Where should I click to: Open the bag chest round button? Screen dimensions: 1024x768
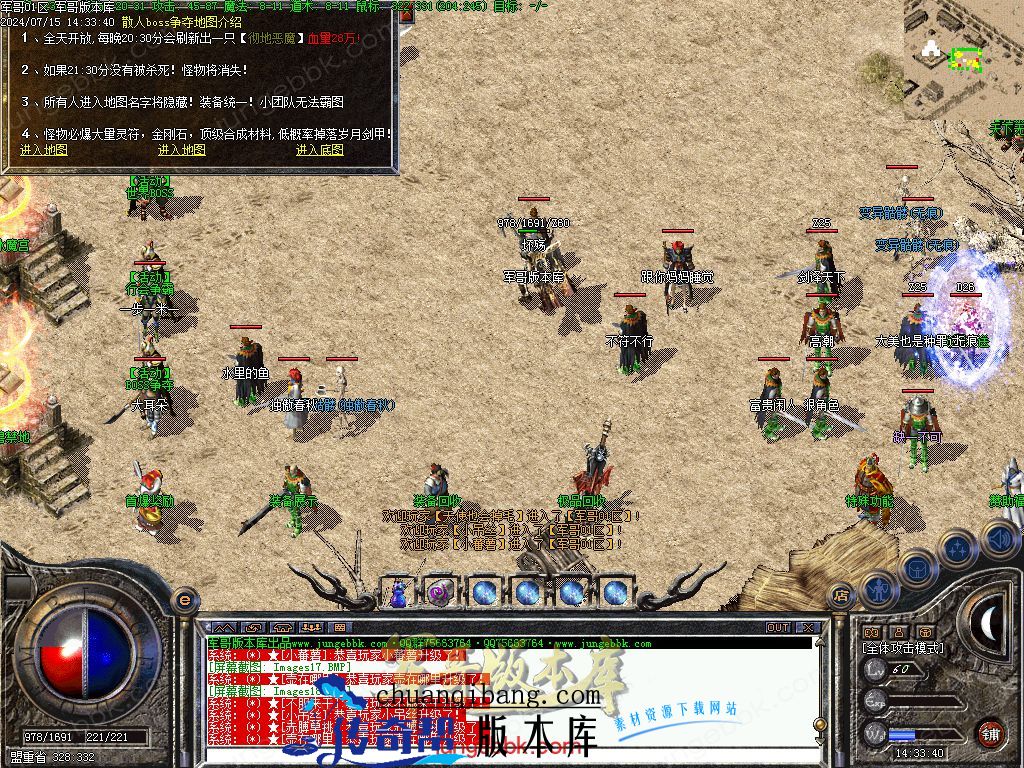click(x=916, y=567)
